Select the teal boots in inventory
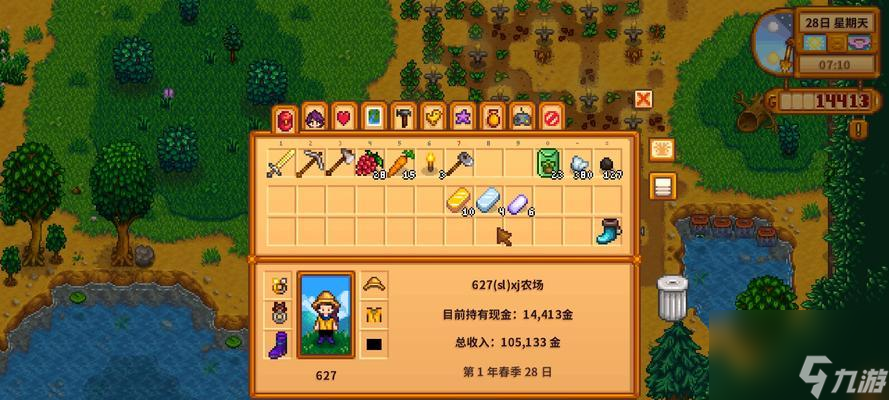Screen dimensions: 889x400 click(607, 231)
